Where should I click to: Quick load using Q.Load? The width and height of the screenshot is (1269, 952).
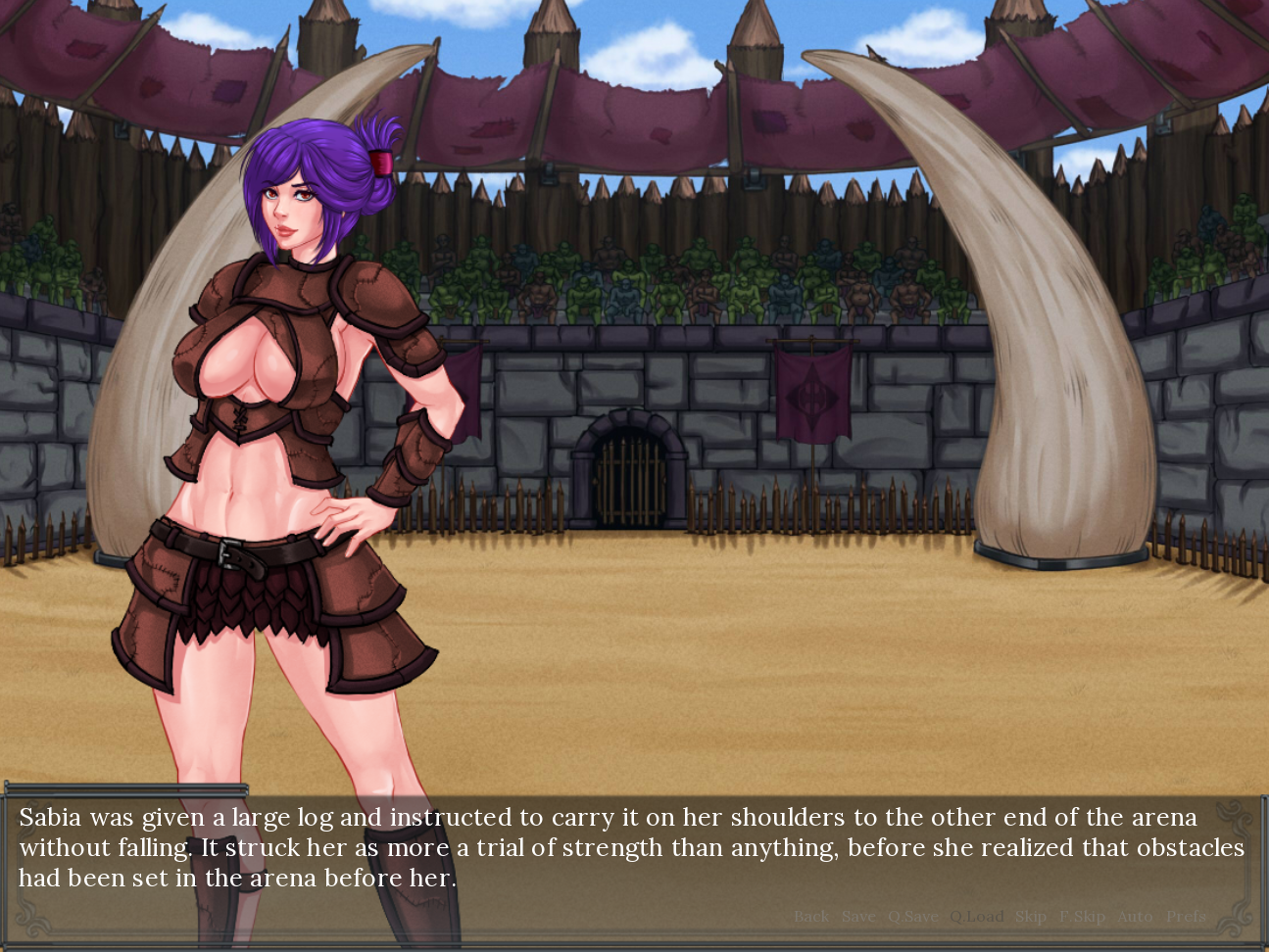(x=976, y=917)
